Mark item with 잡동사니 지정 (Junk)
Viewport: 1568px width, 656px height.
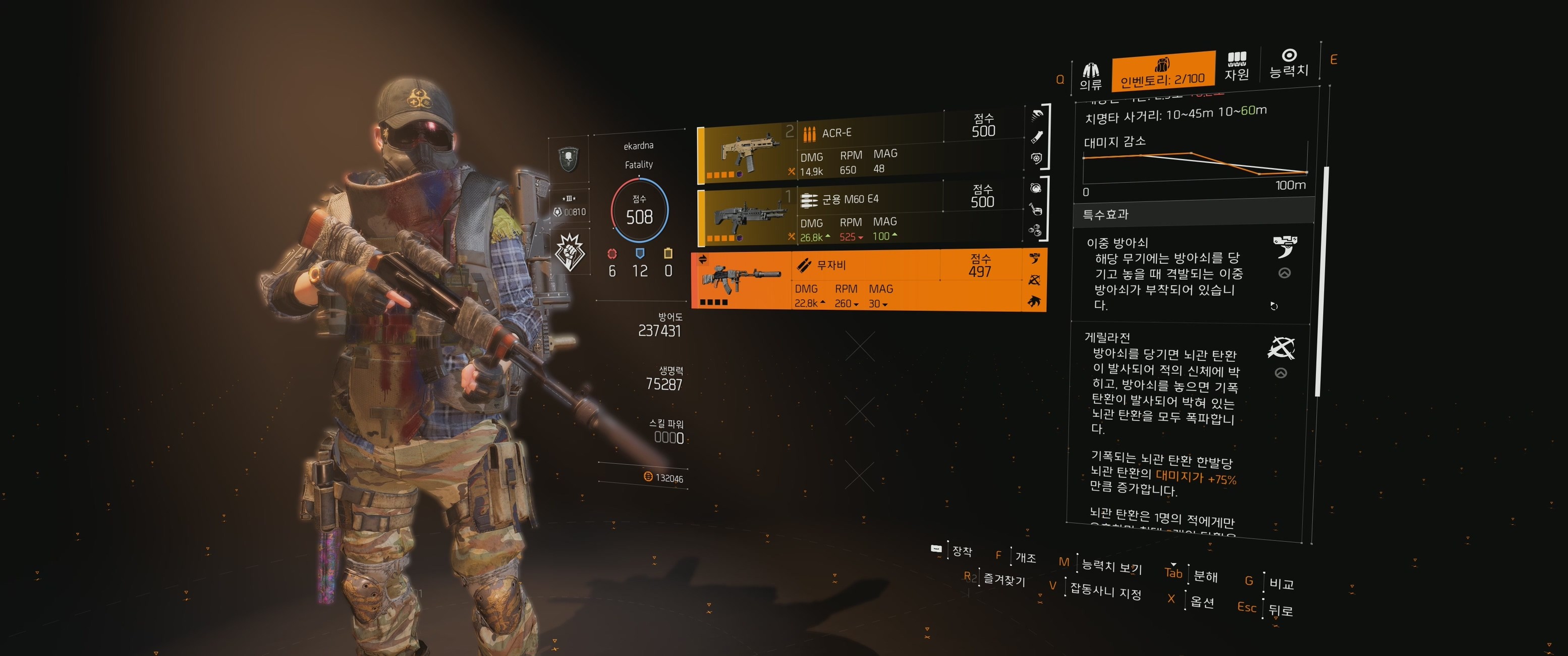[1105, 590]
